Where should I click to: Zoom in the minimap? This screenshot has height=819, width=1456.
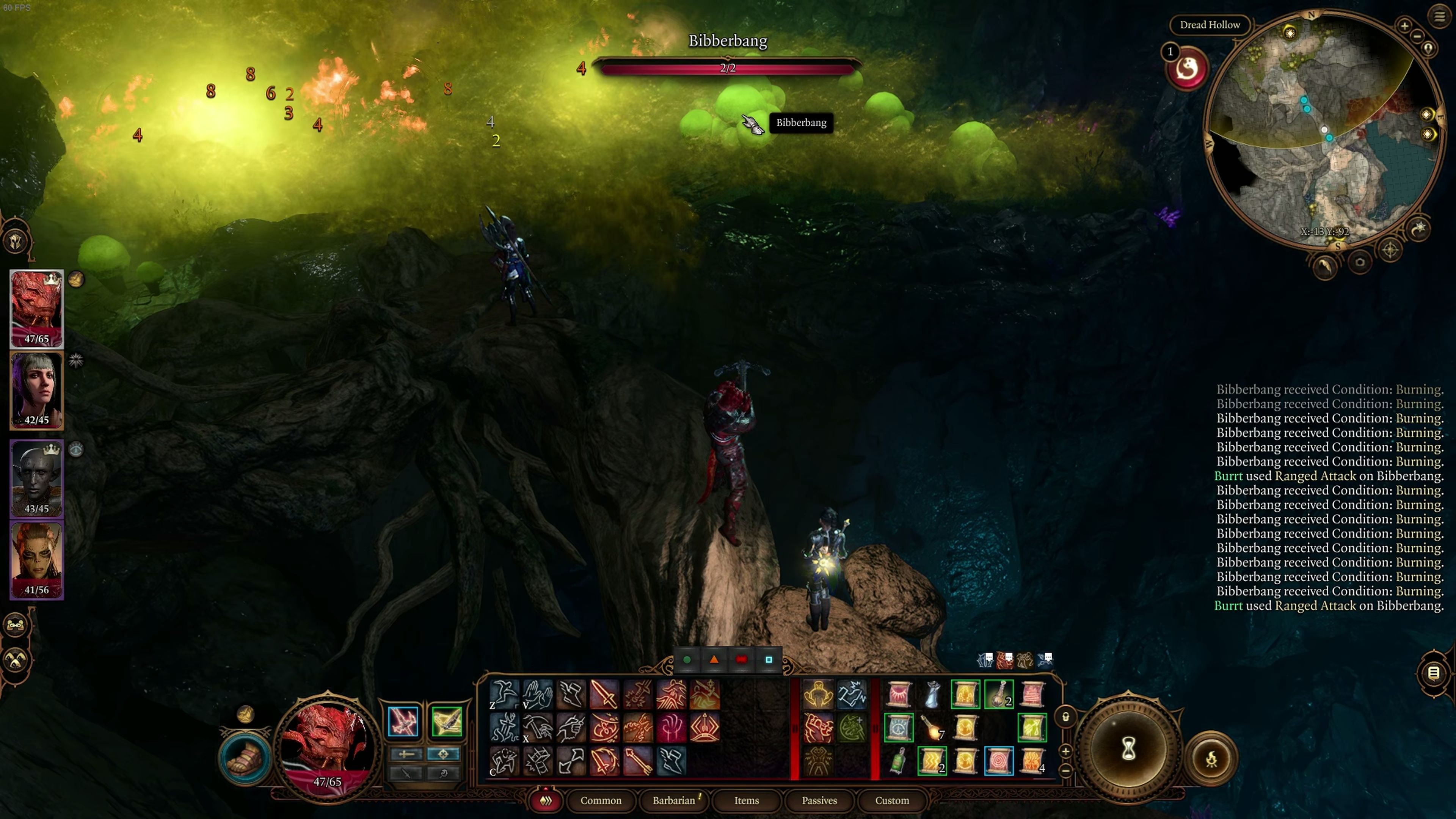[1404, 25]
